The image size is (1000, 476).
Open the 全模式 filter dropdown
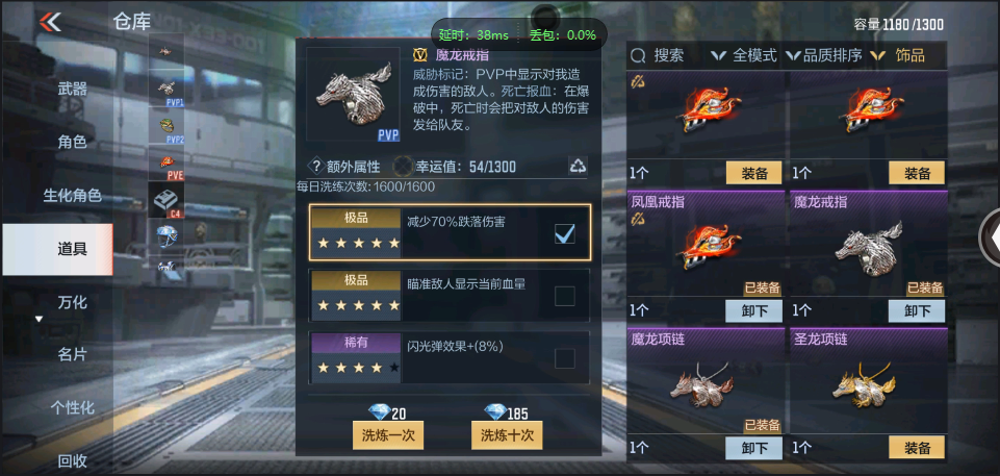pyautogui.click(x=743, y=56)
